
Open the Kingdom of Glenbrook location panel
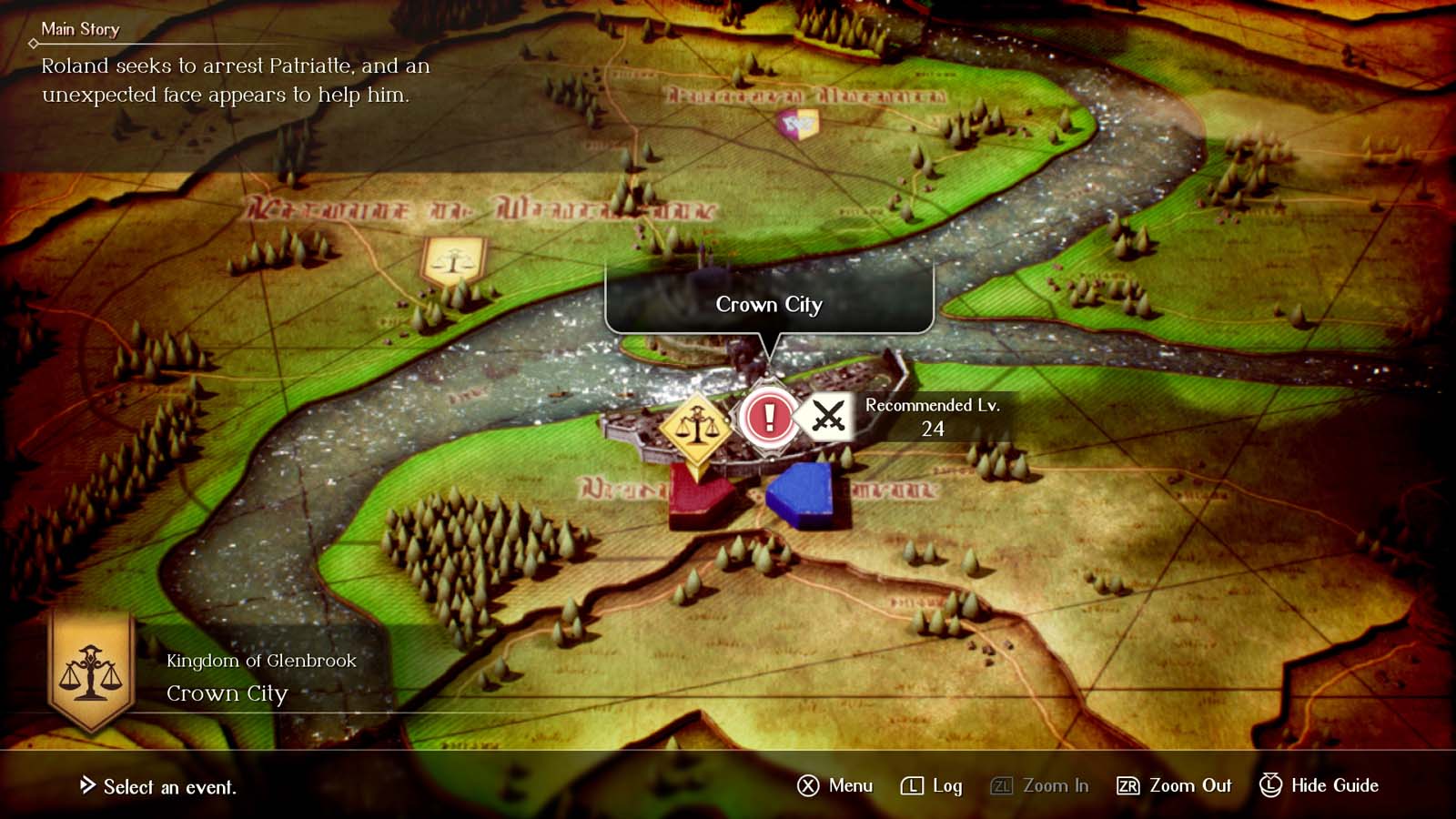[x=260, y=662]
